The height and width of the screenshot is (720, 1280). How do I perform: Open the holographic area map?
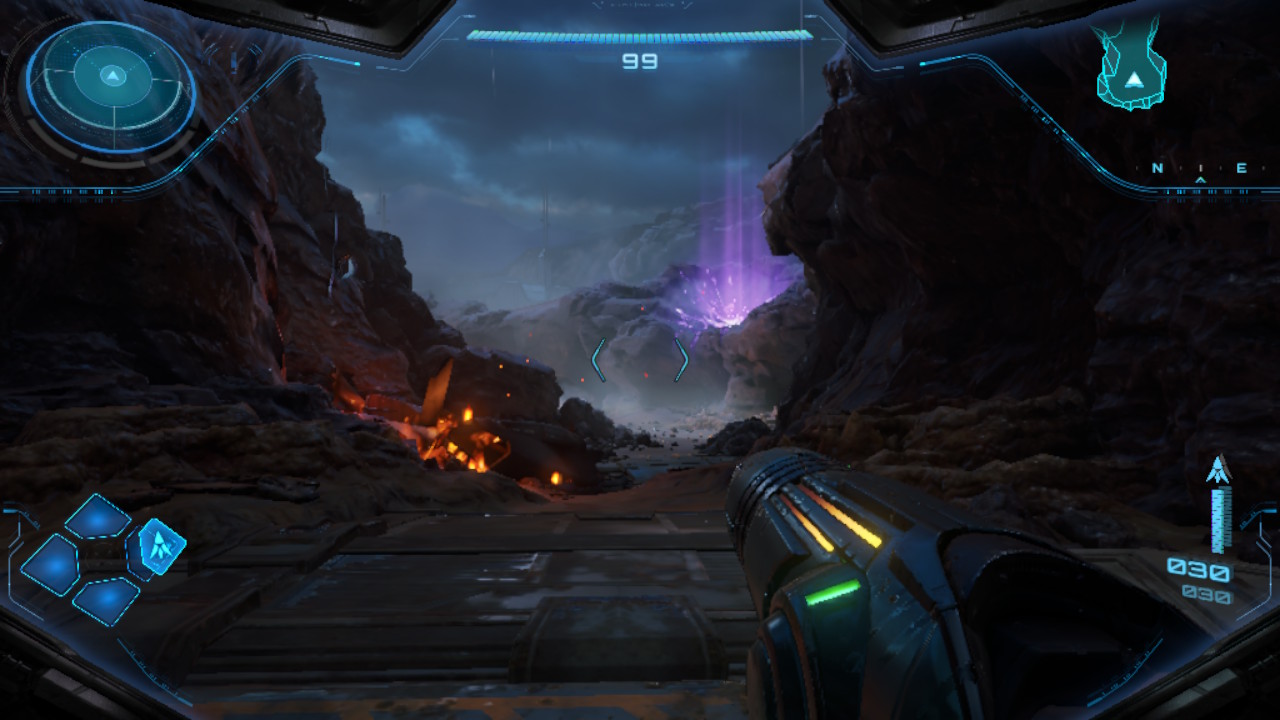[x=1132, y=68]
